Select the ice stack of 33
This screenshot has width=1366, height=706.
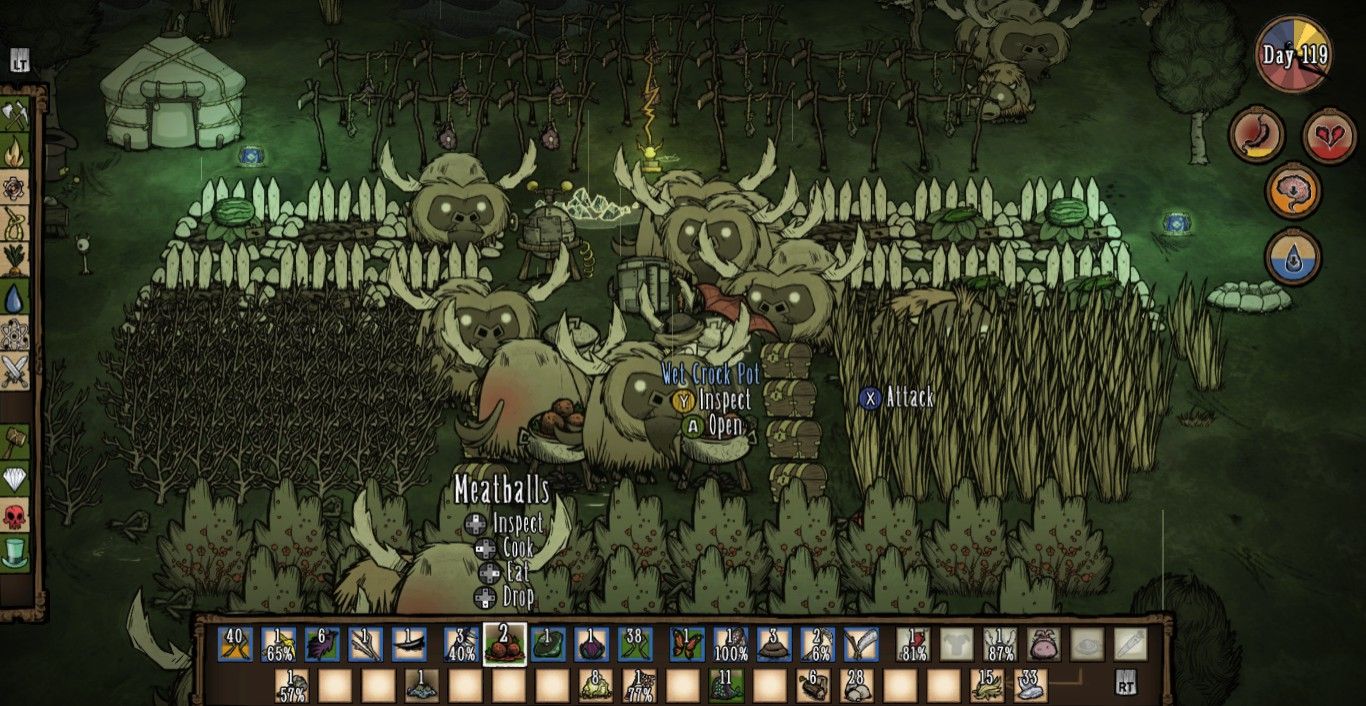(x=1030, y=686)
